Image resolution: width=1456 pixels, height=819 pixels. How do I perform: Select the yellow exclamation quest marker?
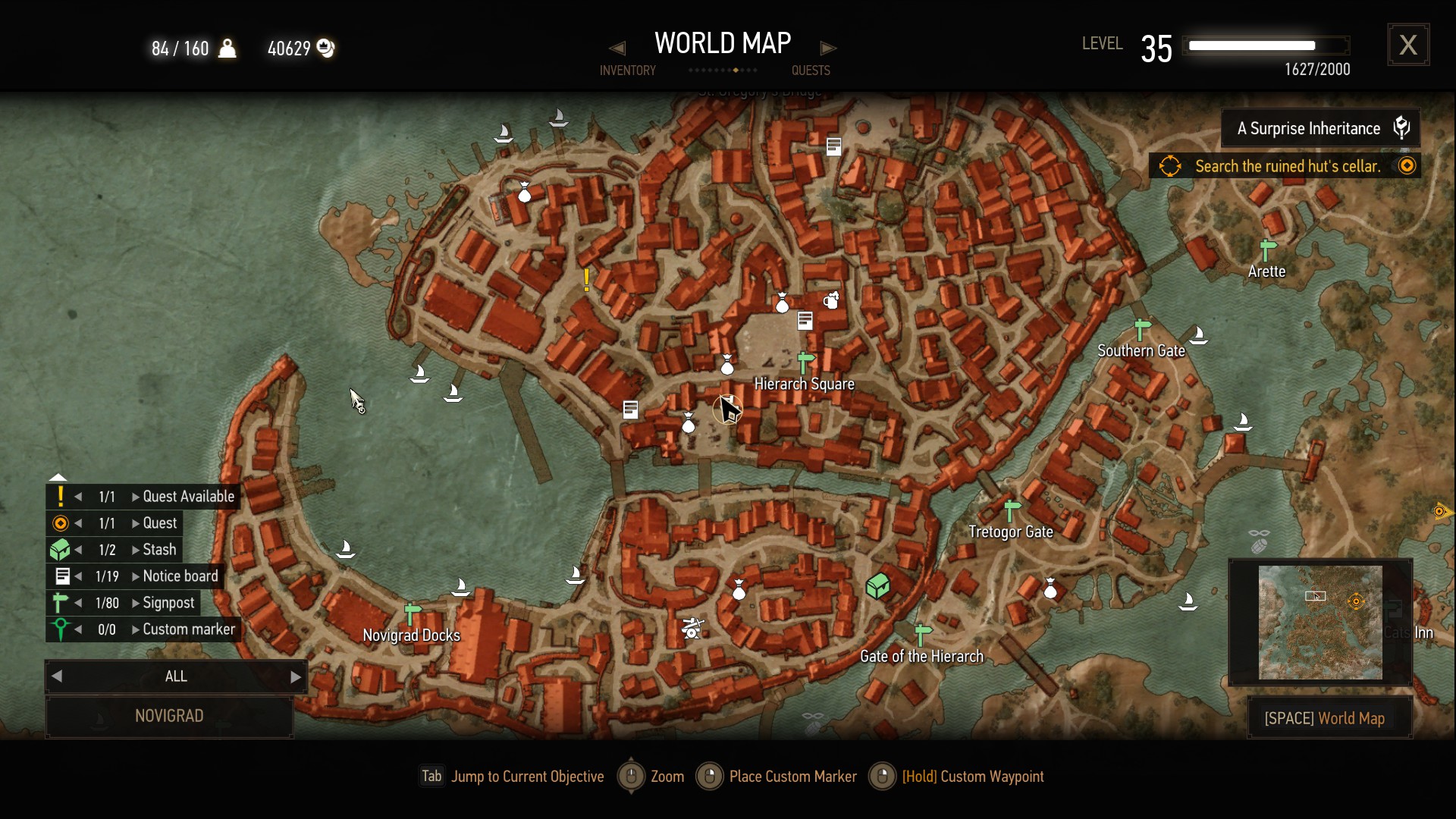point(587,280)
